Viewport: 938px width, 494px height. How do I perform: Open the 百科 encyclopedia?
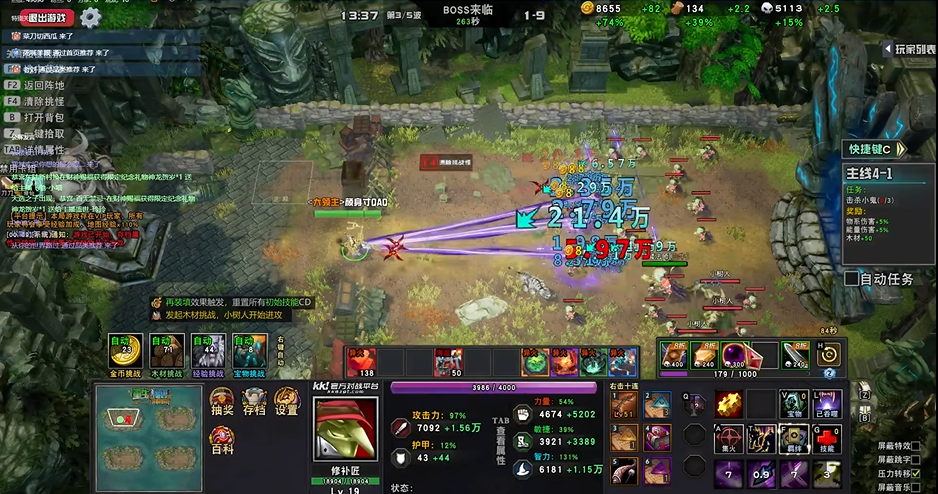click(223, 440)
